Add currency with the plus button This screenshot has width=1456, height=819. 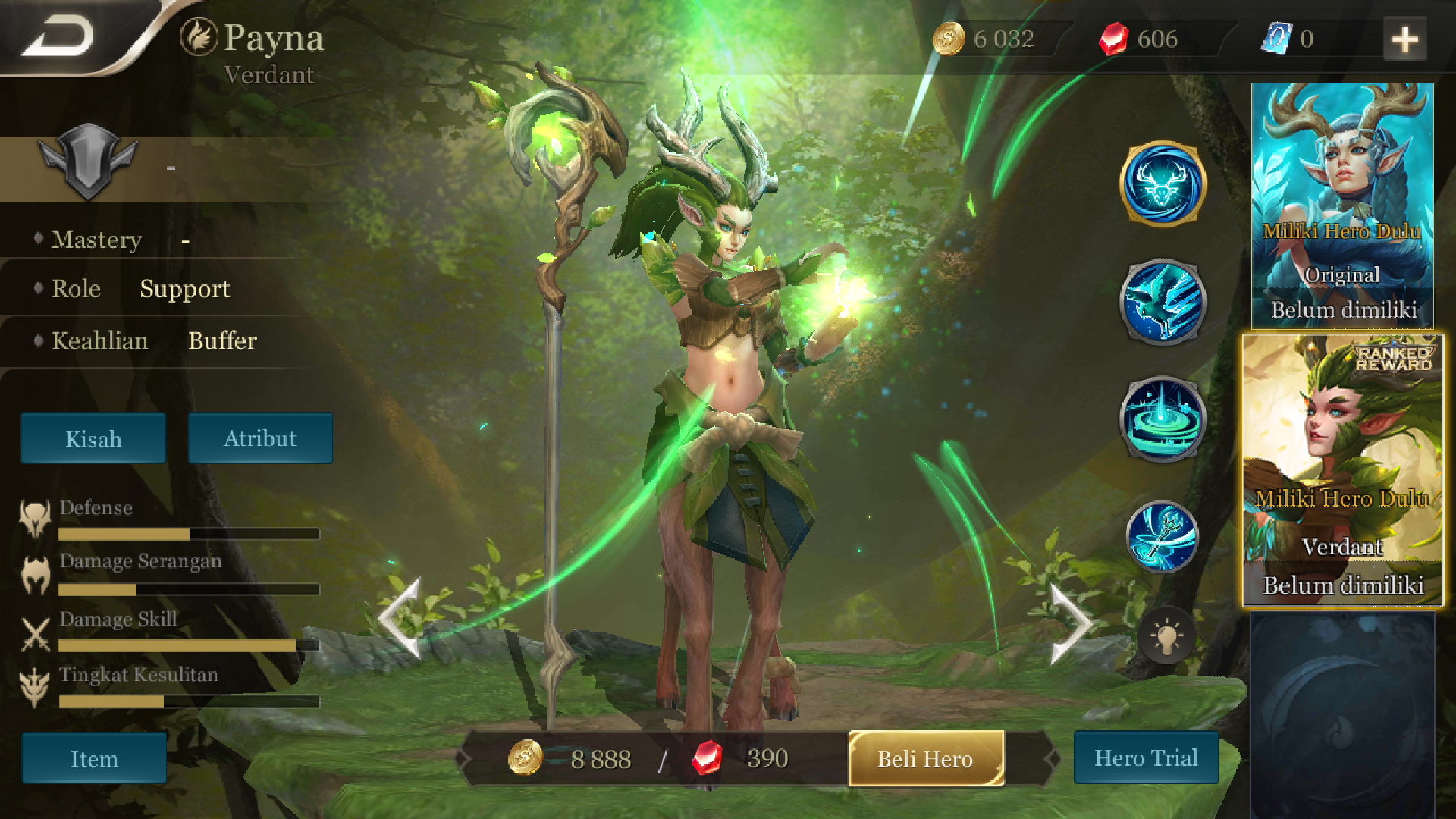pyautogui.click(x=1404, y=39)
